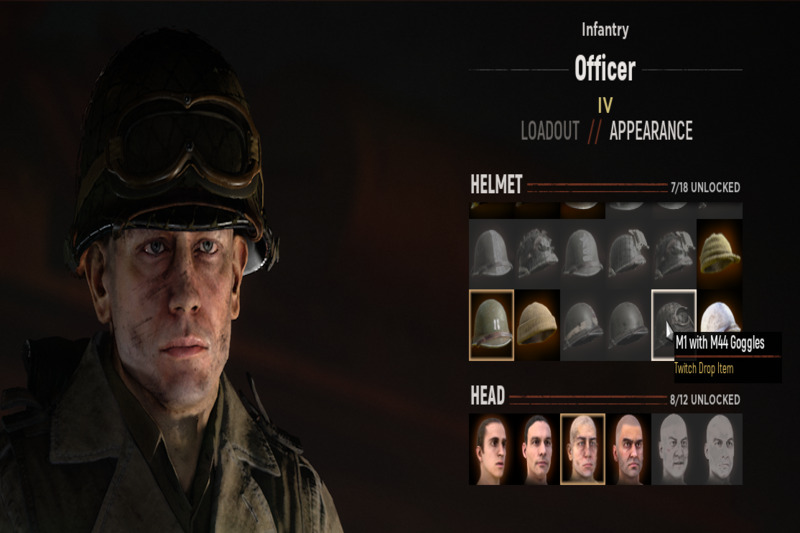Image resolution: width=800 pixels, height=533 pixels.
Task: Select the head with shaved scalp and stubble
Action: click(x=628, y=449)
